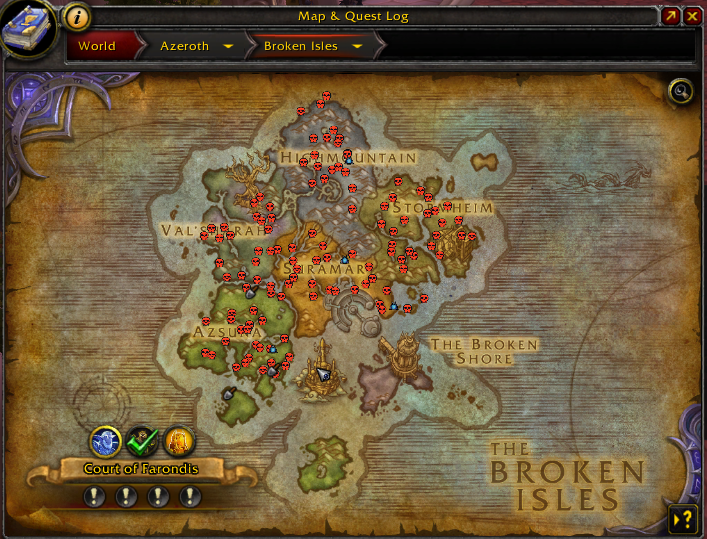
Task: Open the info button beside the title
Action: [78, 16]
